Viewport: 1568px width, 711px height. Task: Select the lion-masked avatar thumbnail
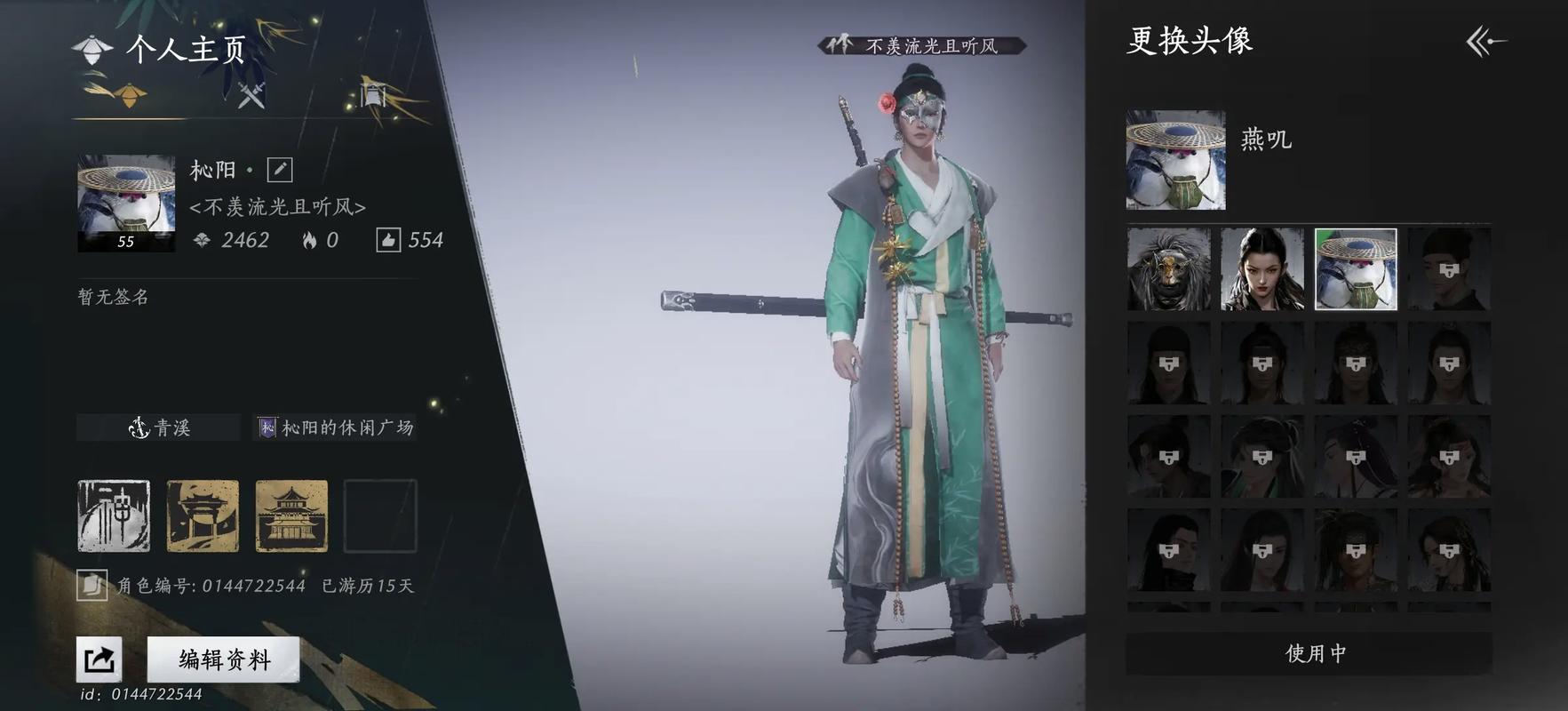coord(1168,270)
